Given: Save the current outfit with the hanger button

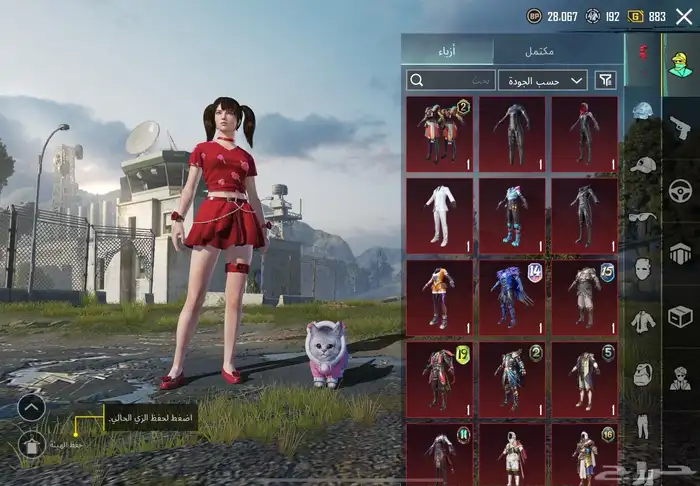Looking at the screenshot, I should pyautogui.click(x=32, y=445).
